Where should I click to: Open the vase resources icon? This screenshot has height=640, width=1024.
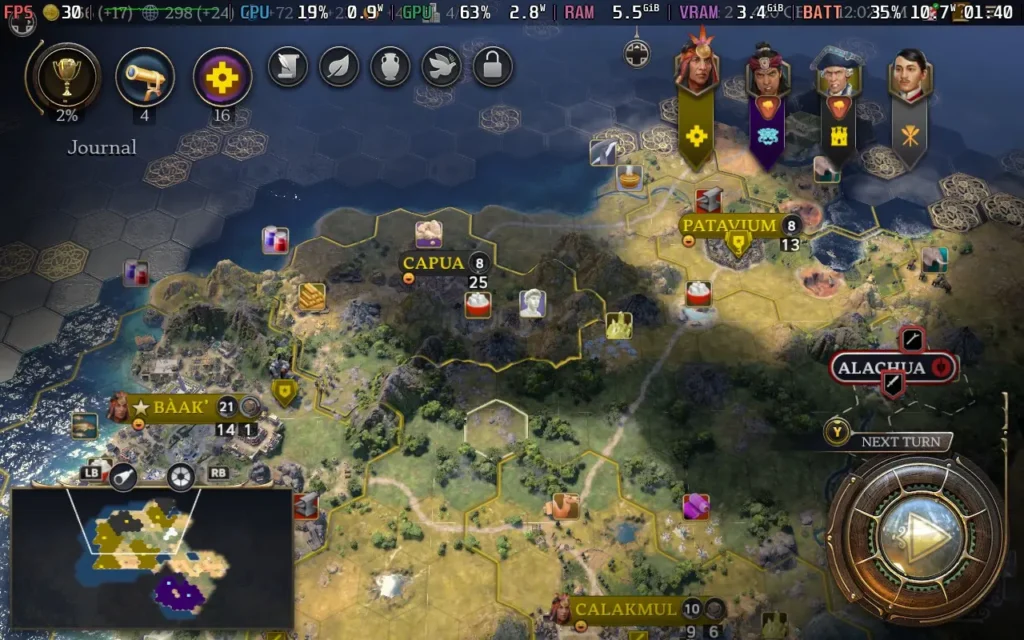click(x=390, y=67)
